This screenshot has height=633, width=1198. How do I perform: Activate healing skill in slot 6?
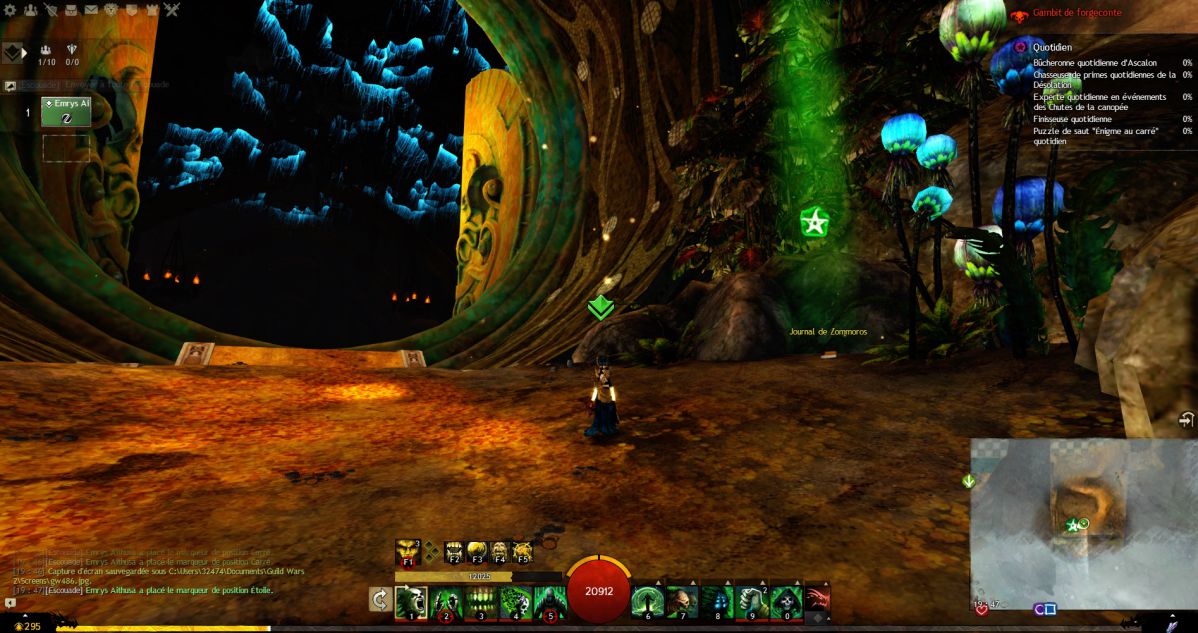[x=647, y=602]
